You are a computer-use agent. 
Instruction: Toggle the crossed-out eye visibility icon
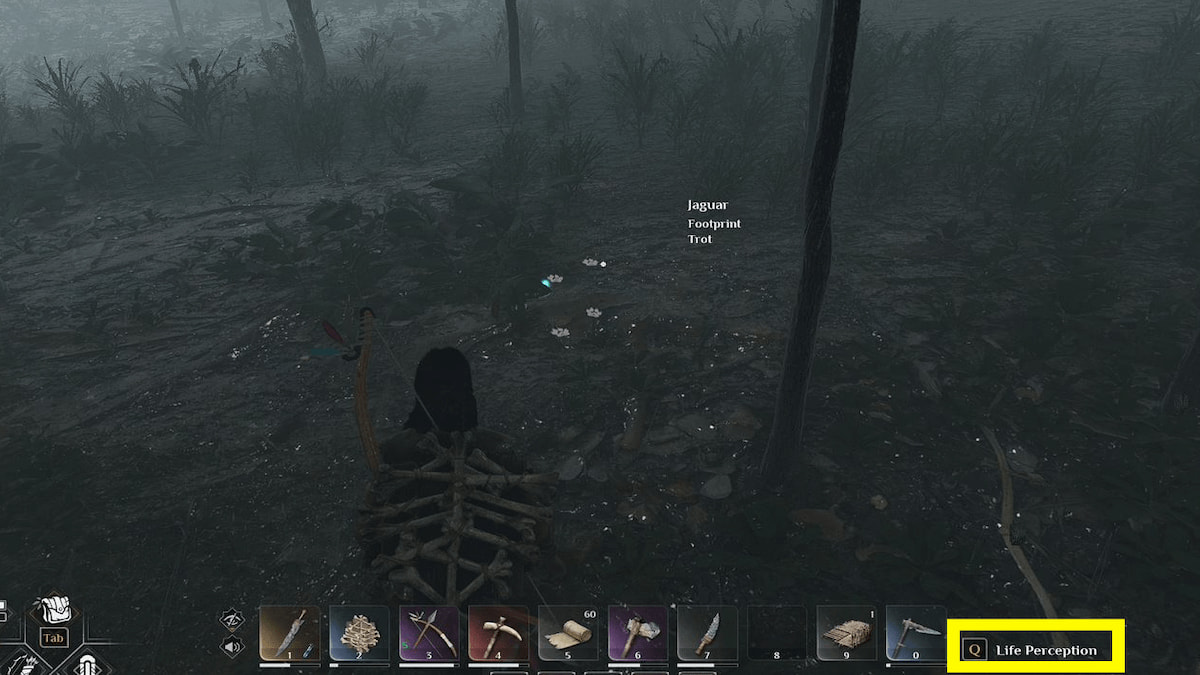232,620
